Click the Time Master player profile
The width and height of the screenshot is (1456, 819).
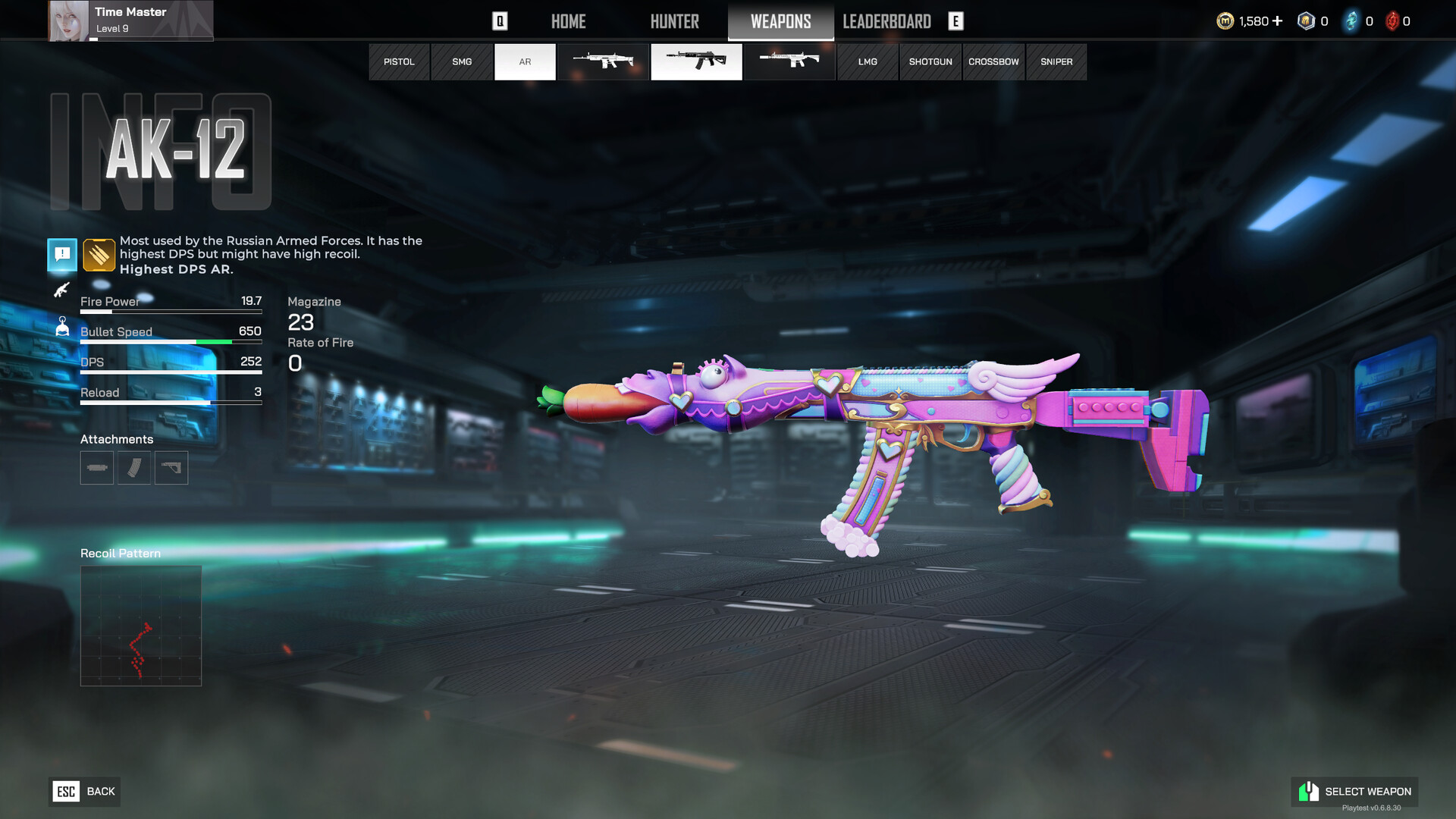tap(130, 20)
